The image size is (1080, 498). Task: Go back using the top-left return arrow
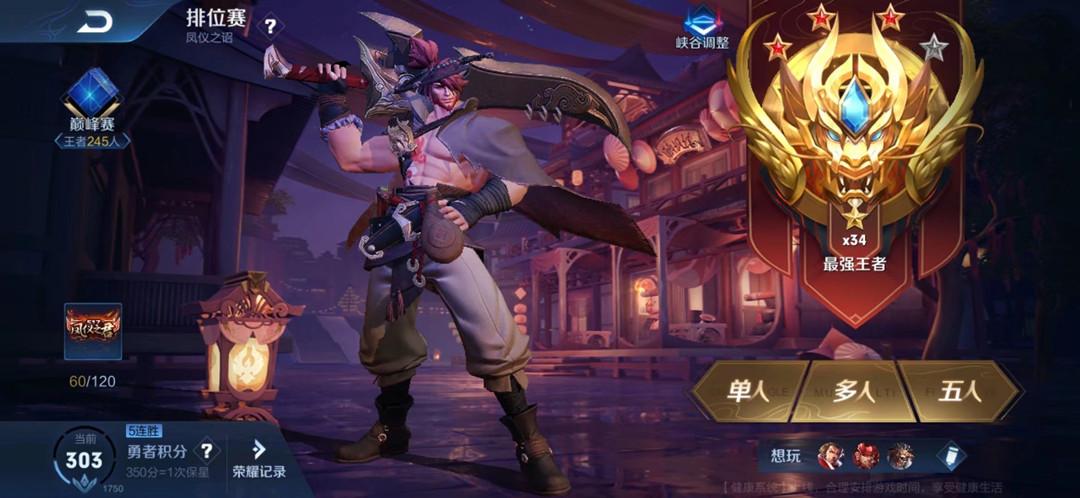click(x=95, y=21)
